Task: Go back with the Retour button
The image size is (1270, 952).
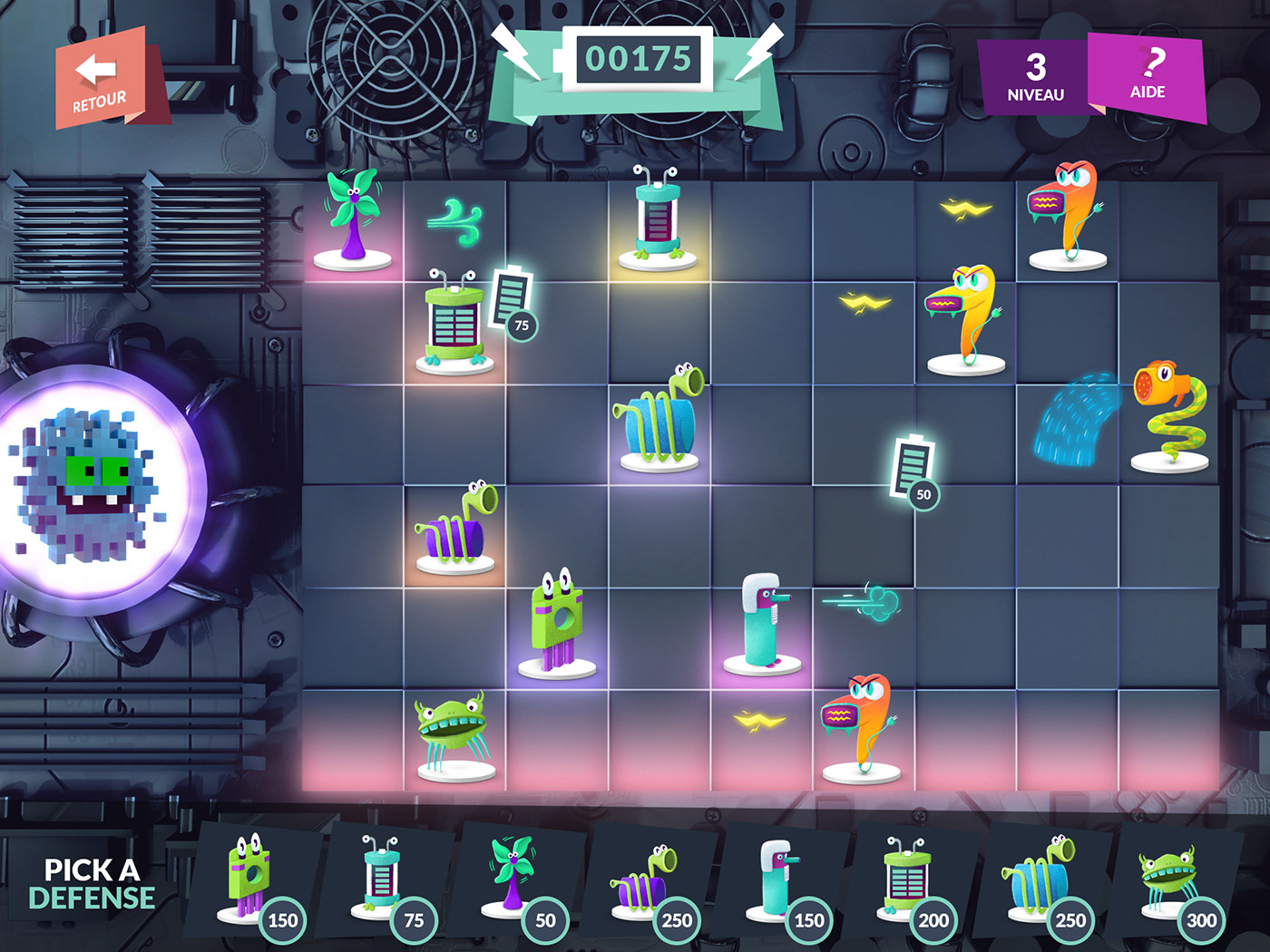Action: click(x=100, y=80)
